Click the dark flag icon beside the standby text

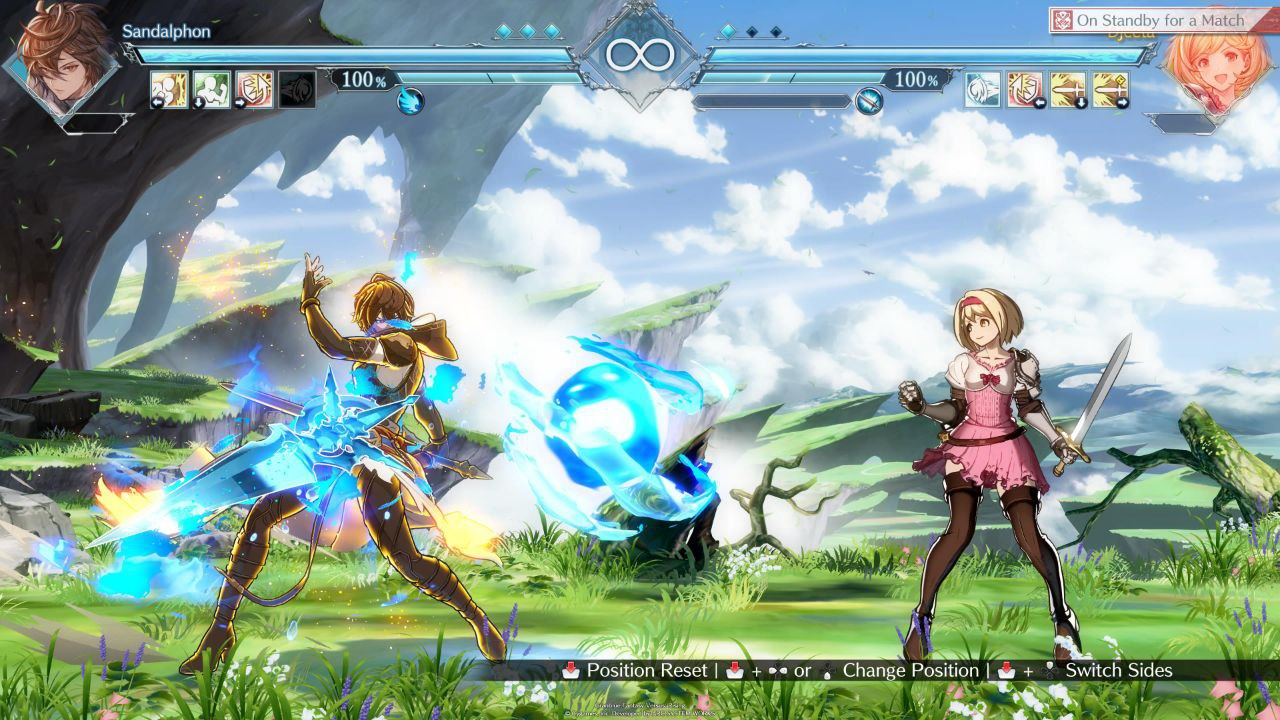(1063, 18)
